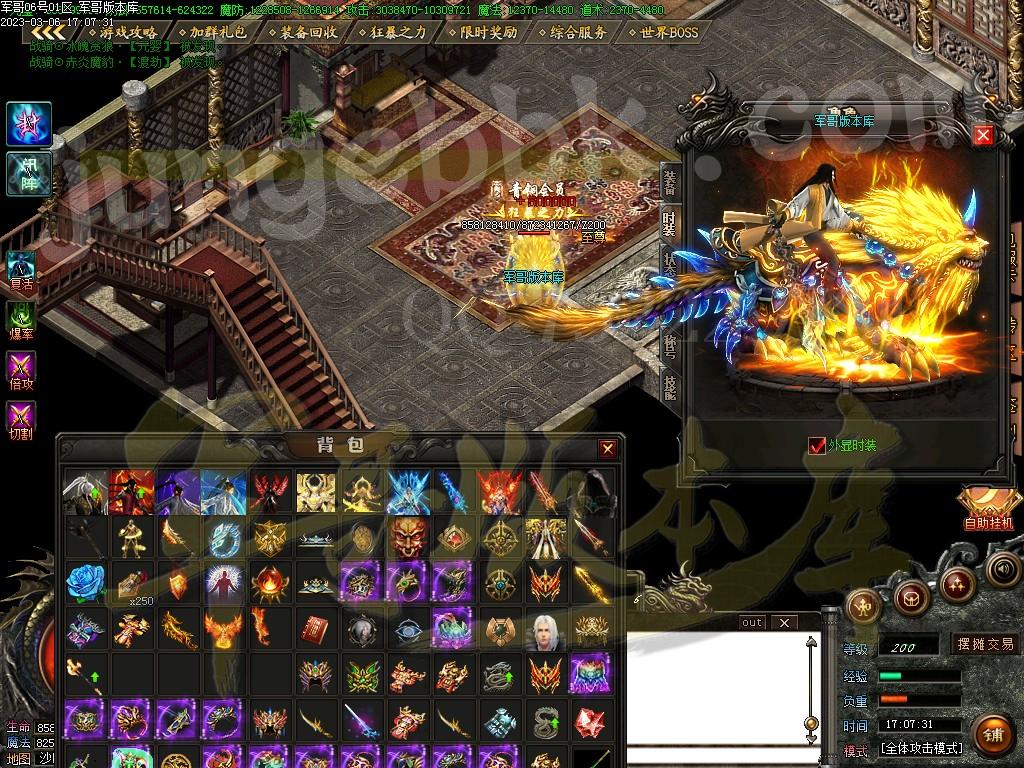This screenshot has width=1024, height=768.
Task: Close the character fashion panel
Action: (x=983, y=135)
